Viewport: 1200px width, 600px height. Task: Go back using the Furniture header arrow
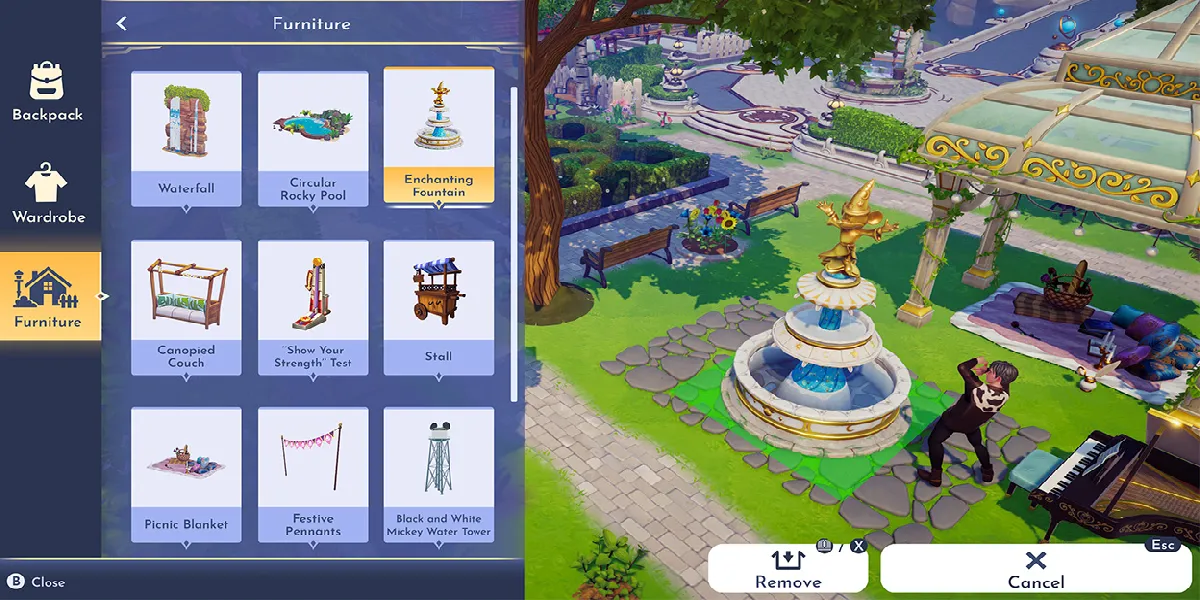click(122, 23)
